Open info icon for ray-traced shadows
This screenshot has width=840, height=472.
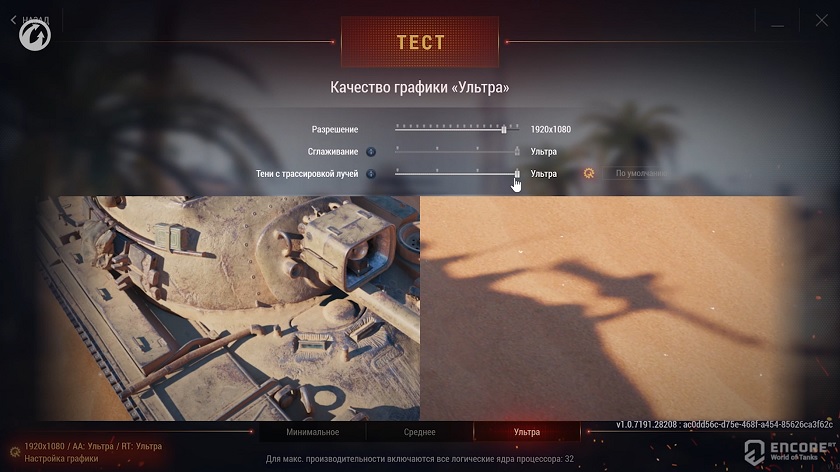click(370, 174)
